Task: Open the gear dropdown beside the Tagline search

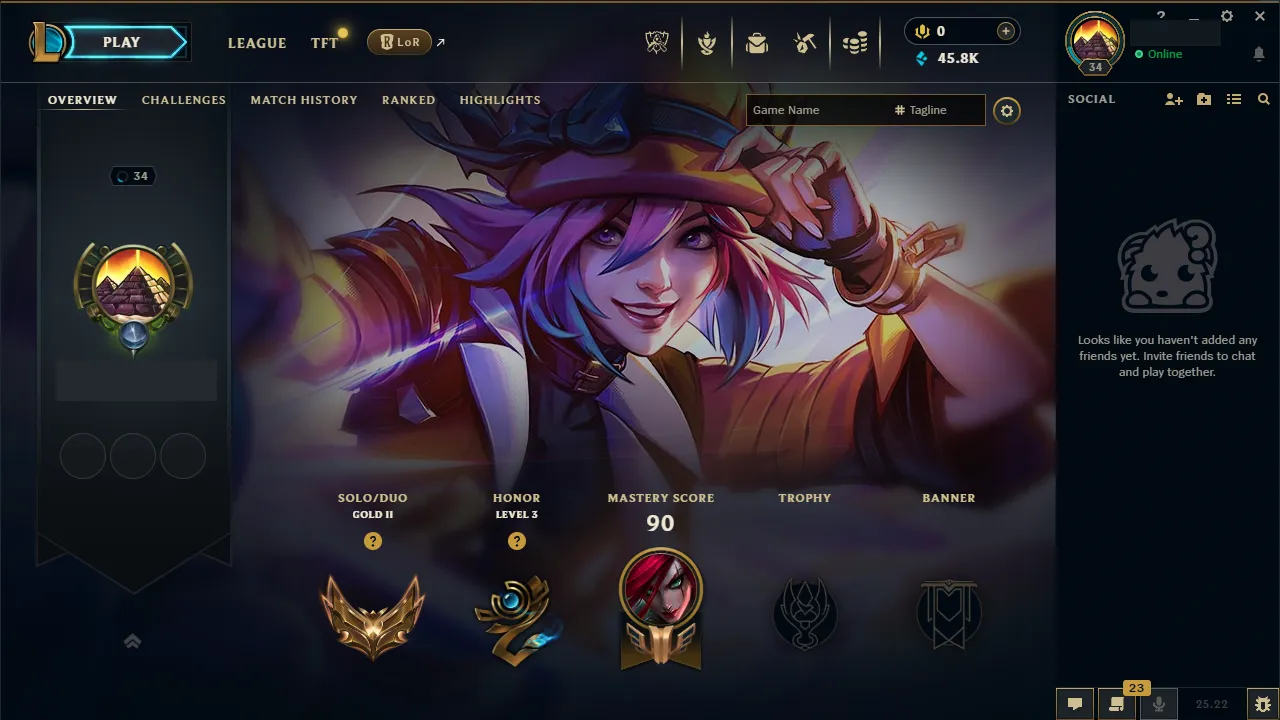Action: 1007,110
